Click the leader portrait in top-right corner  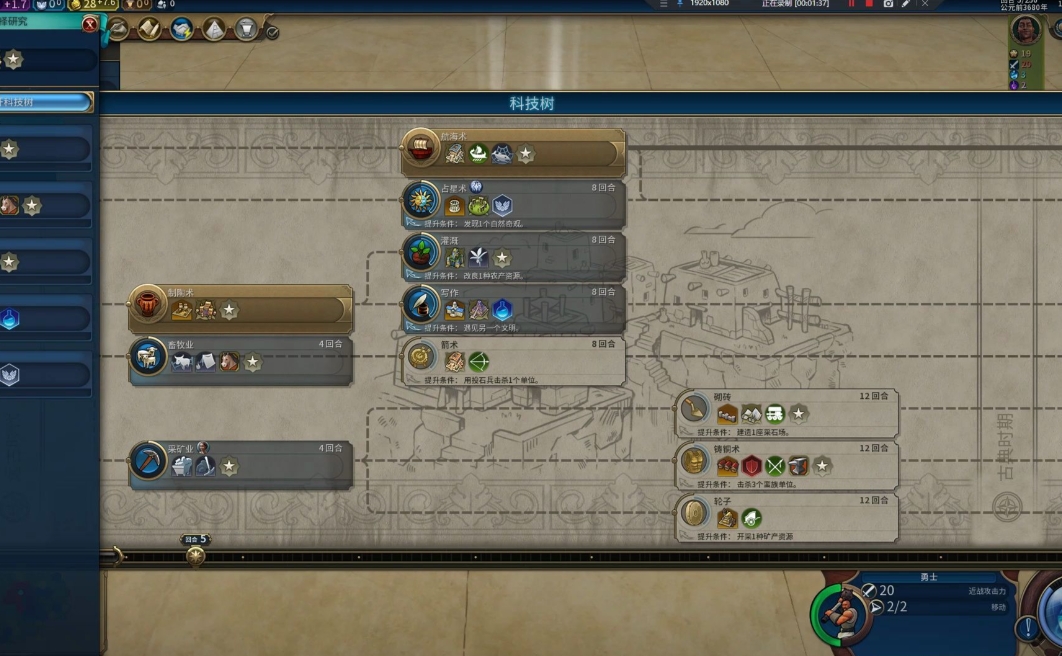coord(1026,29)
